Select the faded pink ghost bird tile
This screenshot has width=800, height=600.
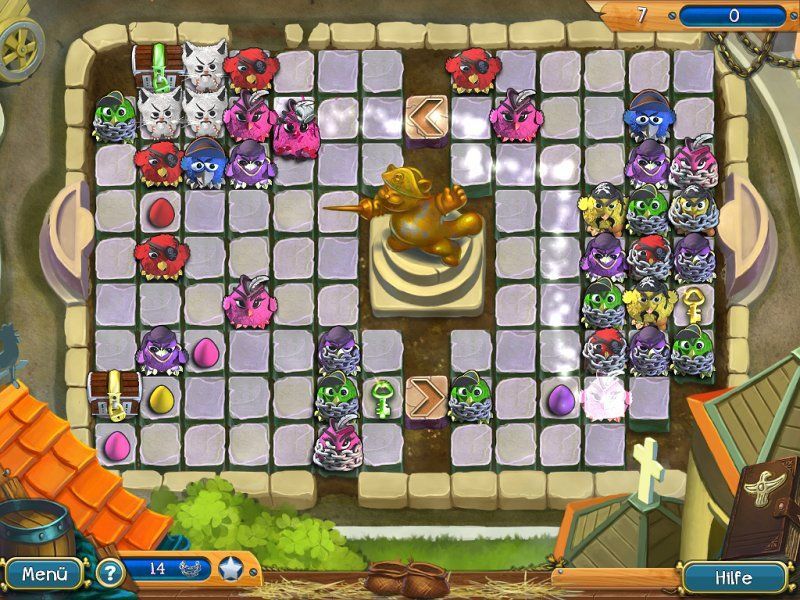(x=603, y=396)
